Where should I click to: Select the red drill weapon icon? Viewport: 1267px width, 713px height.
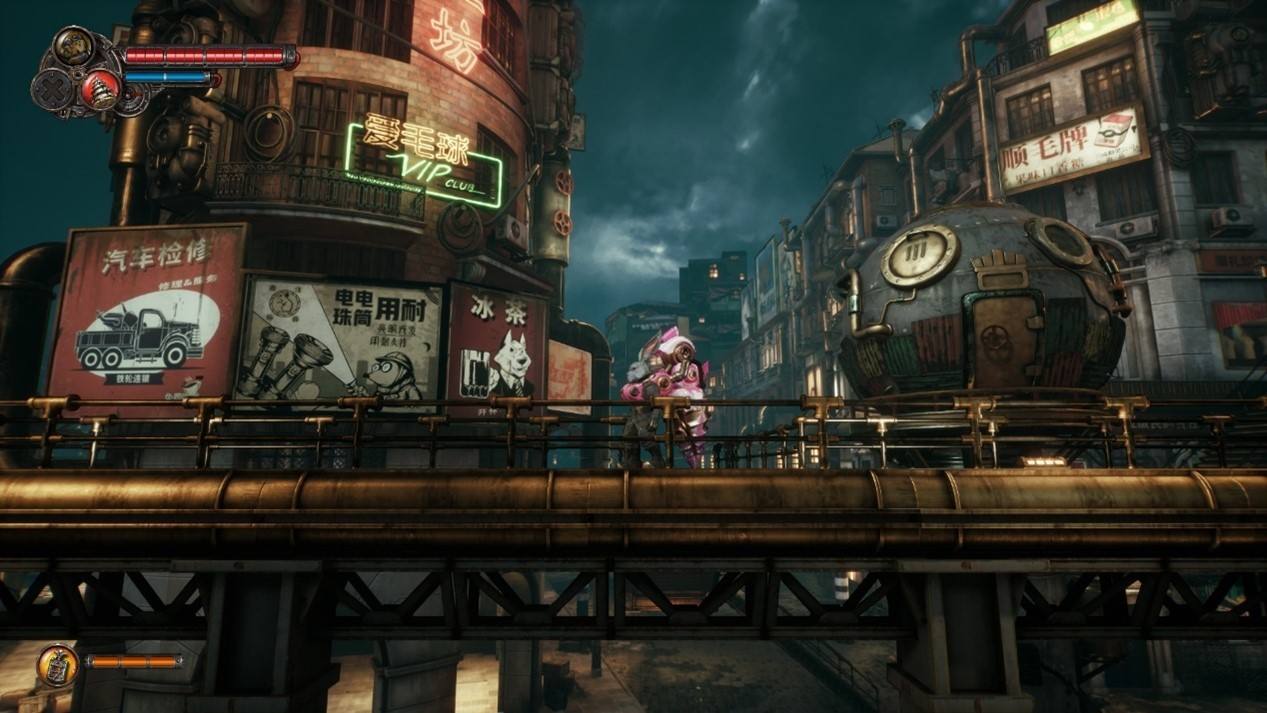pyautogui.click(x=101, y=89)
